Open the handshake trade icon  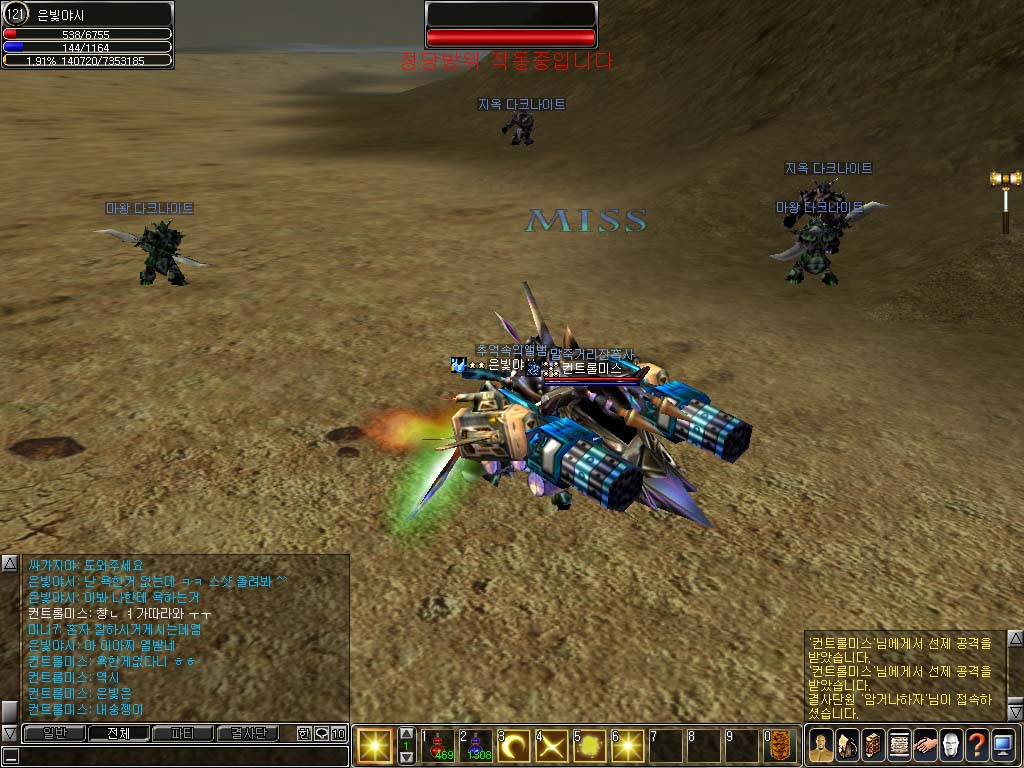point(924,746)
